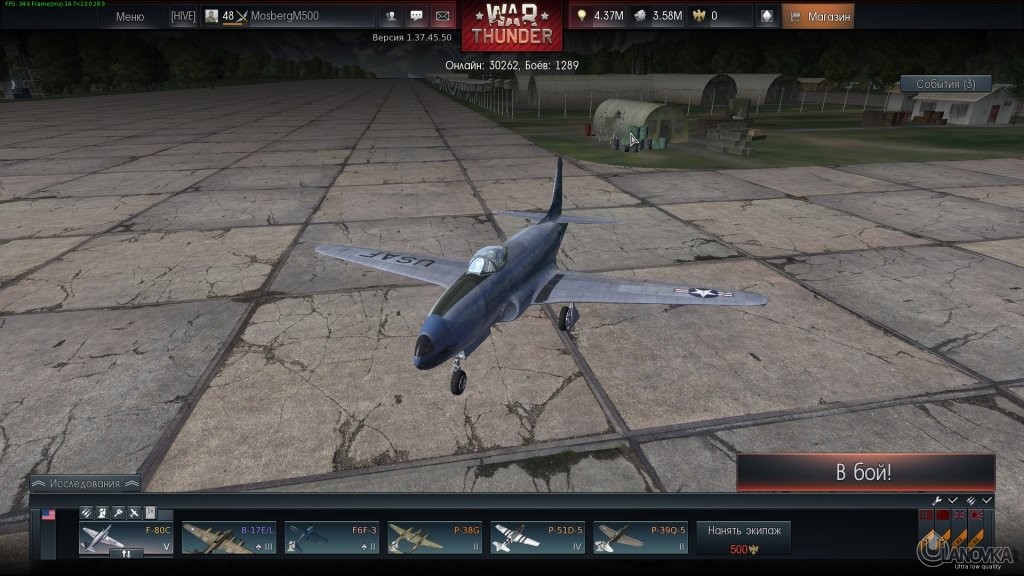Open the chat speech bubble icon

pos(416,16)
